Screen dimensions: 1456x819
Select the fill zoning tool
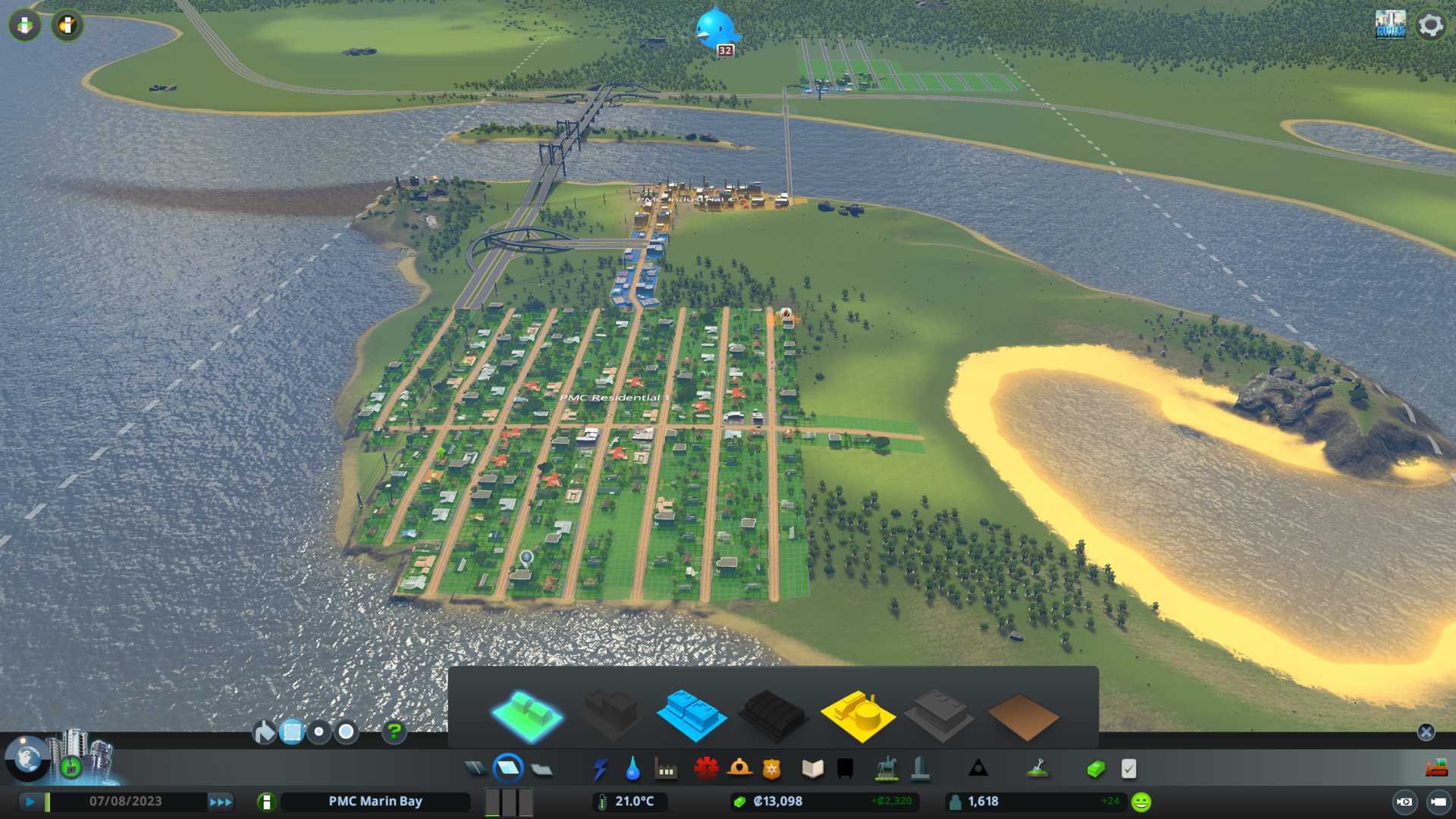tap(264, 732)
